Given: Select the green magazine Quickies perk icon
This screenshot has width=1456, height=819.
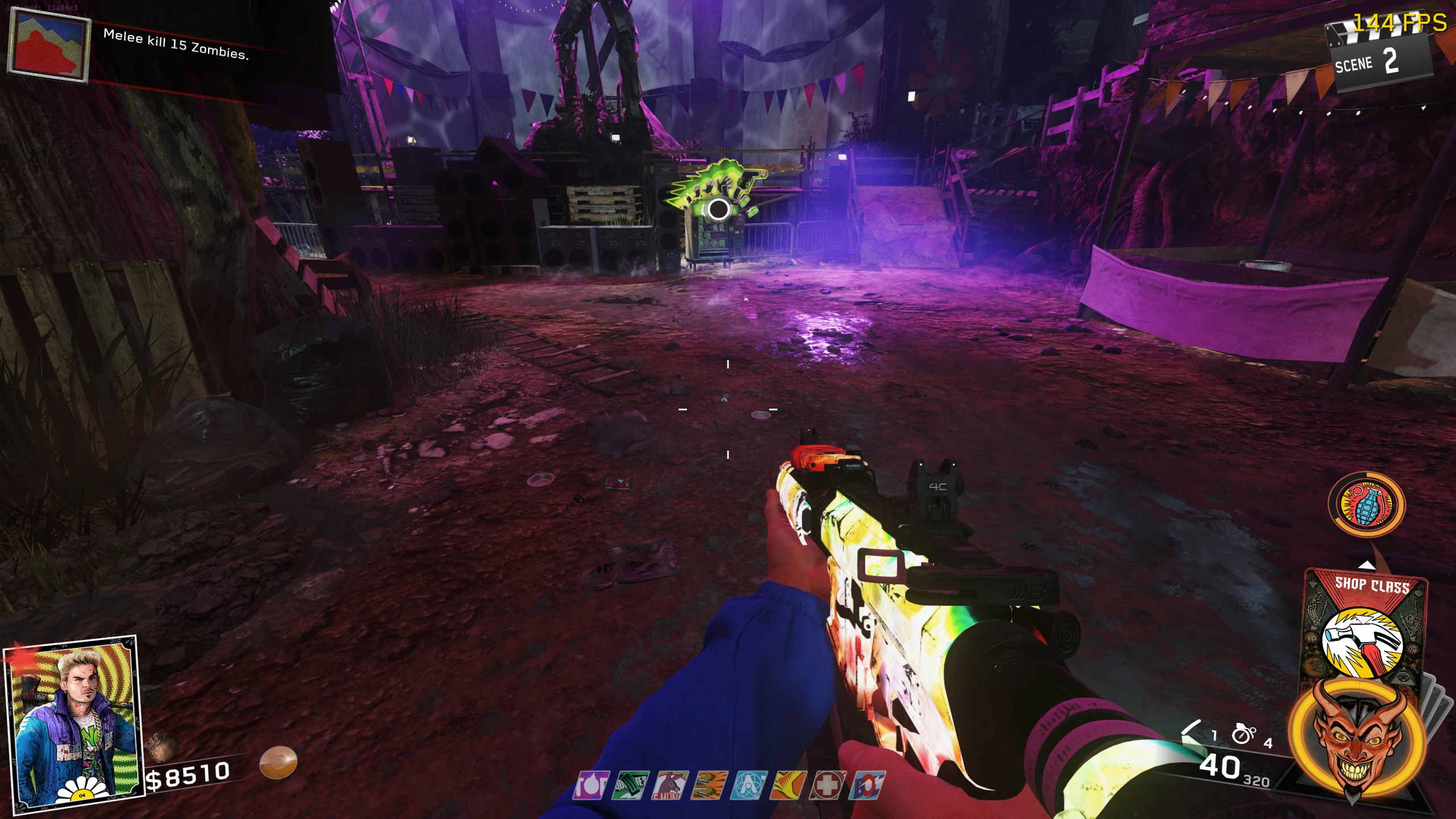Looking at the screenshot, I should tap(631, 785).
